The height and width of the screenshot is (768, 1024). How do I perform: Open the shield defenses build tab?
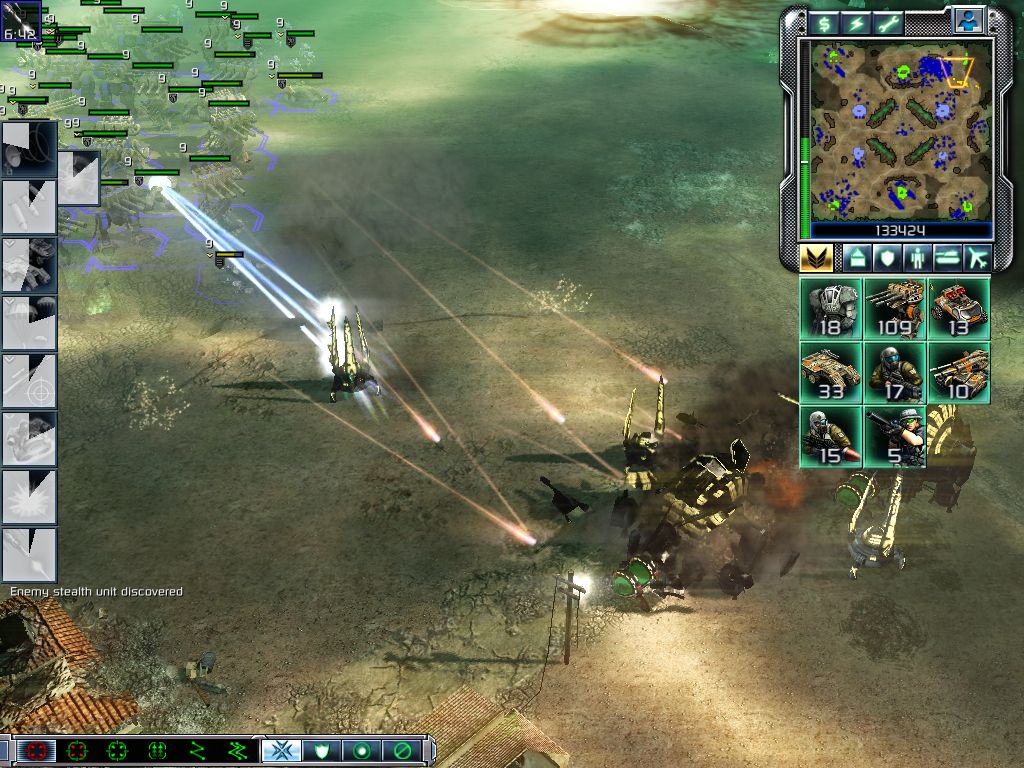click(x=887, y=258)
